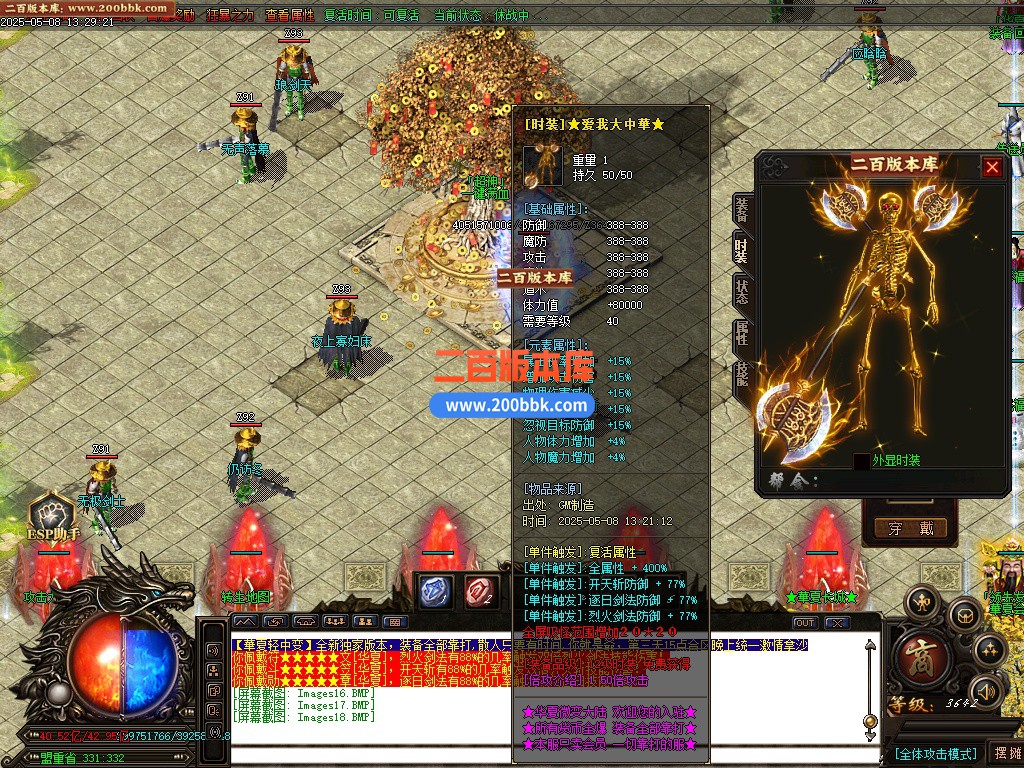Click the 穿戴 wear button
Viewport: 1024px width, 768px height.
point(910,528)
